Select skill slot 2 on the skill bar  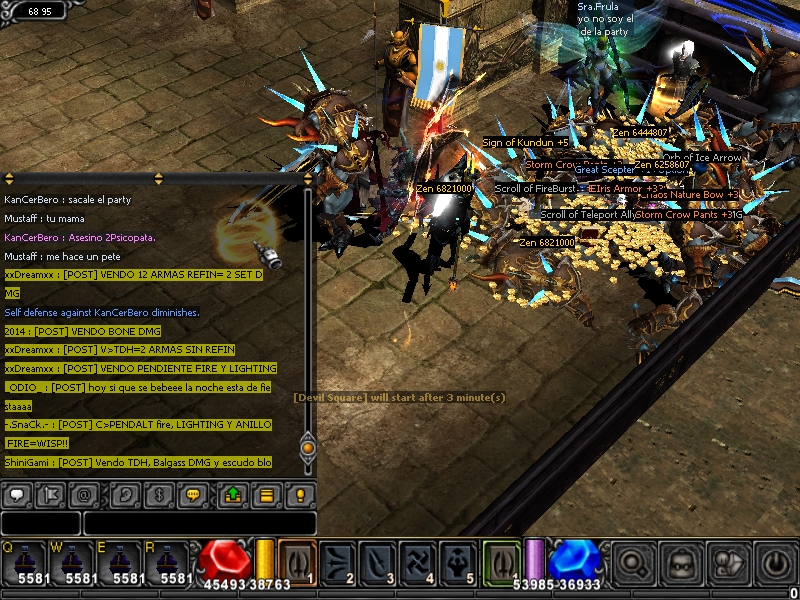click(337, 561)
